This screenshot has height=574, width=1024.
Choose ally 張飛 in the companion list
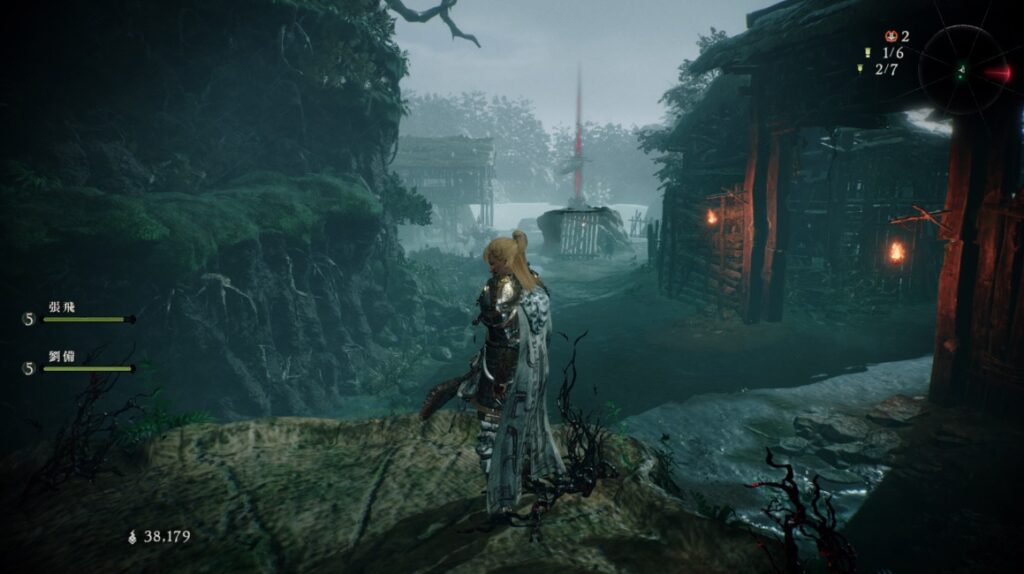(61, 307)
